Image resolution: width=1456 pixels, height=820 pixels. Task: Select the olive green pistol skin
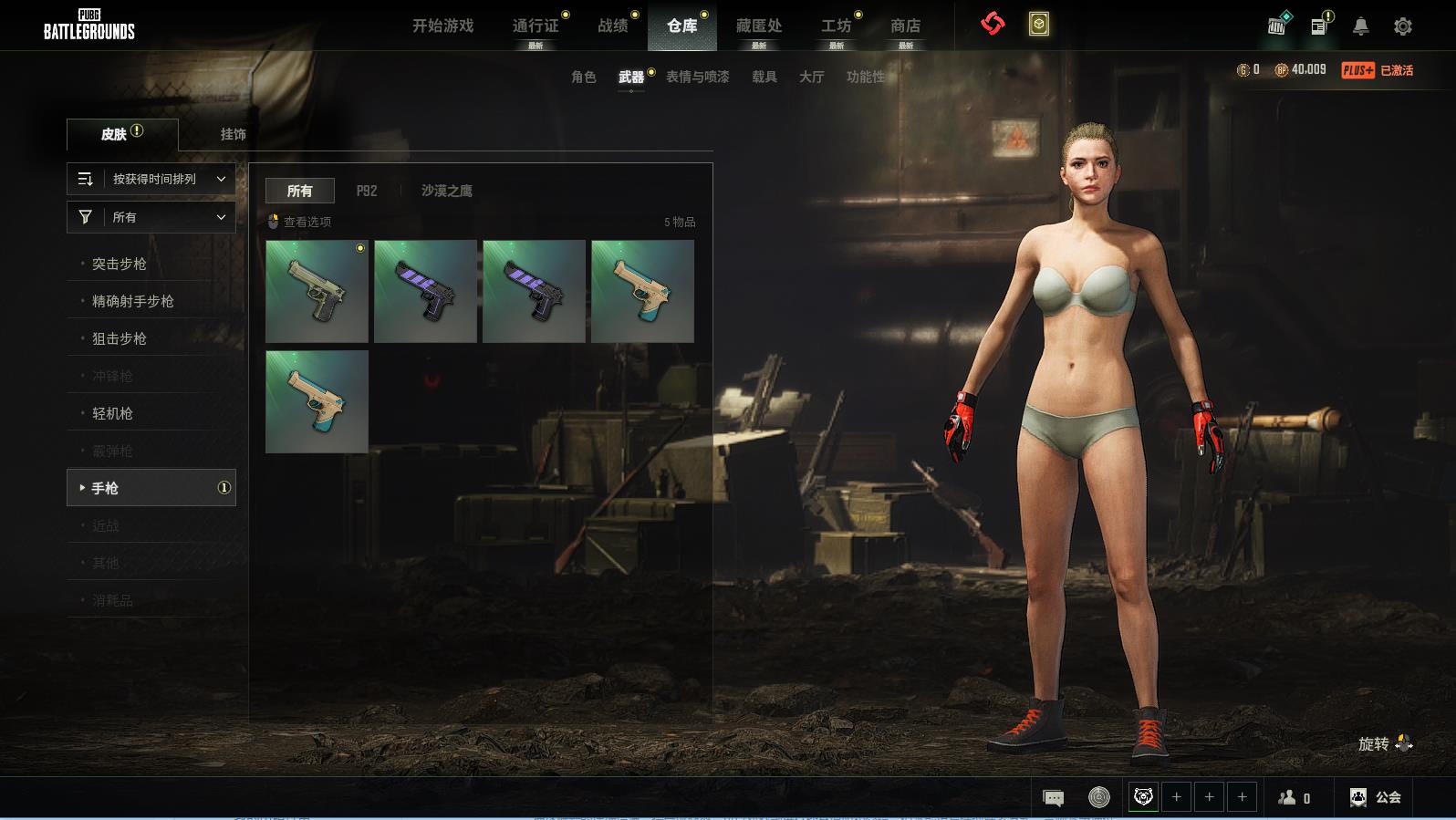pos(317,291)
